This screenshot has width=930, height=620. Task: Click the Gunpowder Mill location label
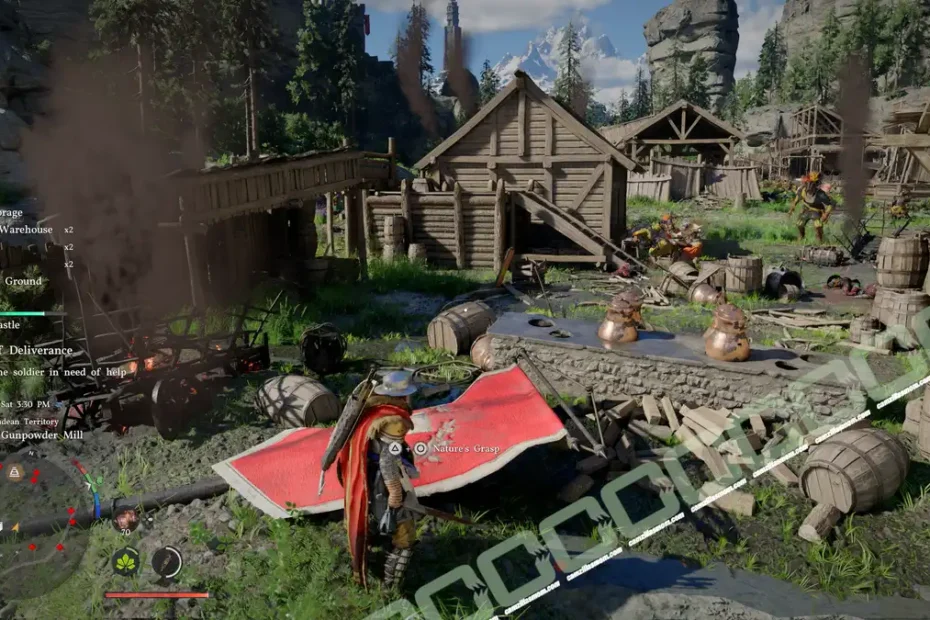(x=42, y=435)
